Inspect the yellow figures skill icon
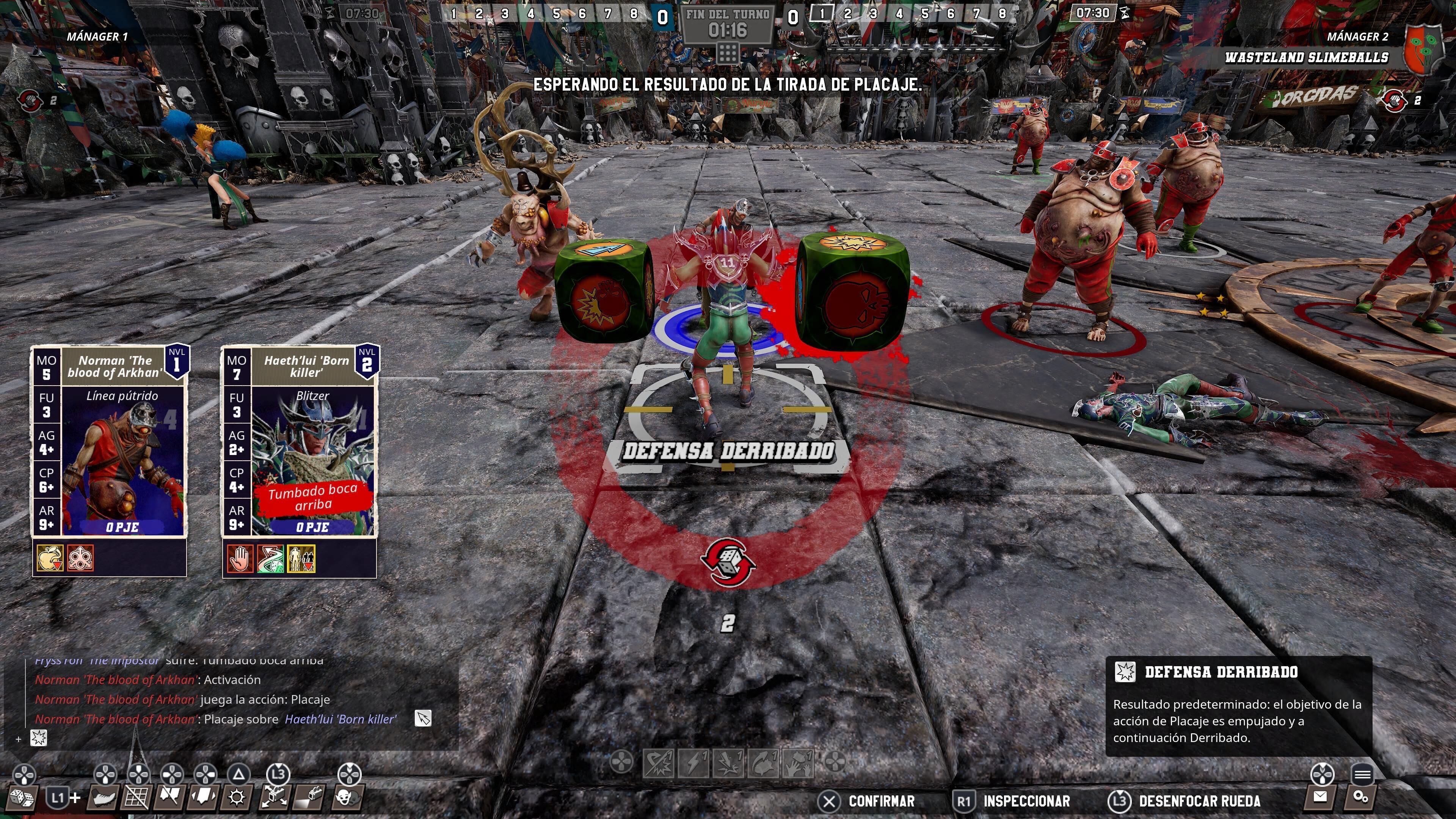 pos(301,559)
